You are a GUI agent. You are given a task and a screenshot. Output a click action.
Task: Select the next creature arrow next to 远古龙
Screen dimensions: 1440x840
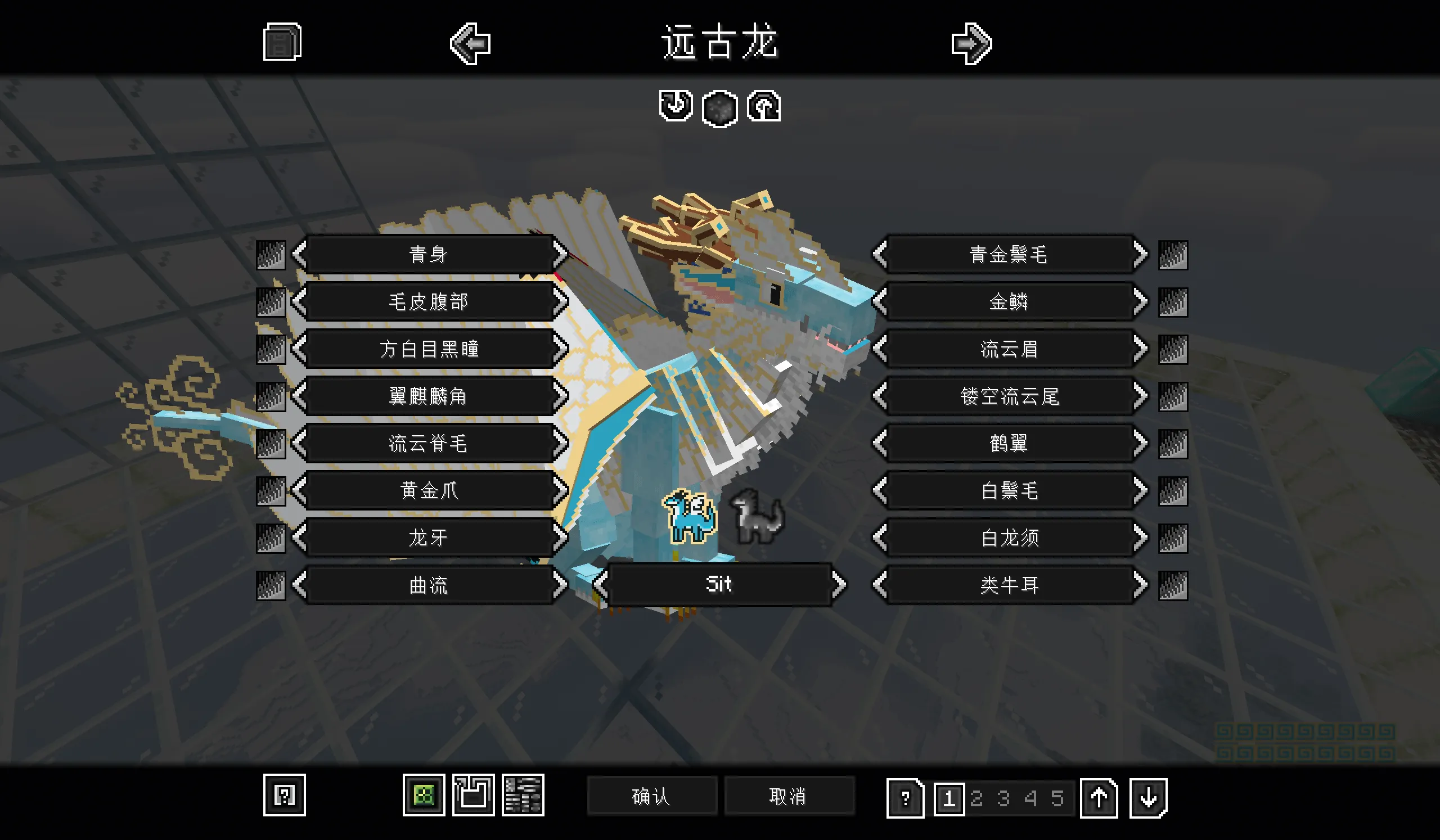click(973, 44)
